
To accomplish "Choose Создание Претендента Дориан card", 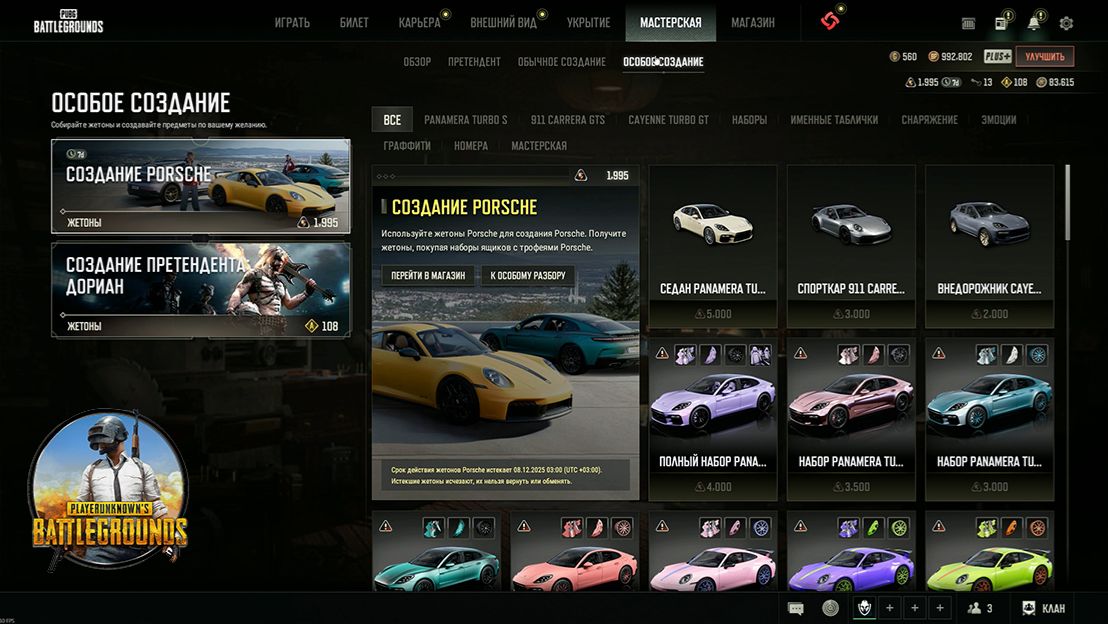I will pos(201,289).
